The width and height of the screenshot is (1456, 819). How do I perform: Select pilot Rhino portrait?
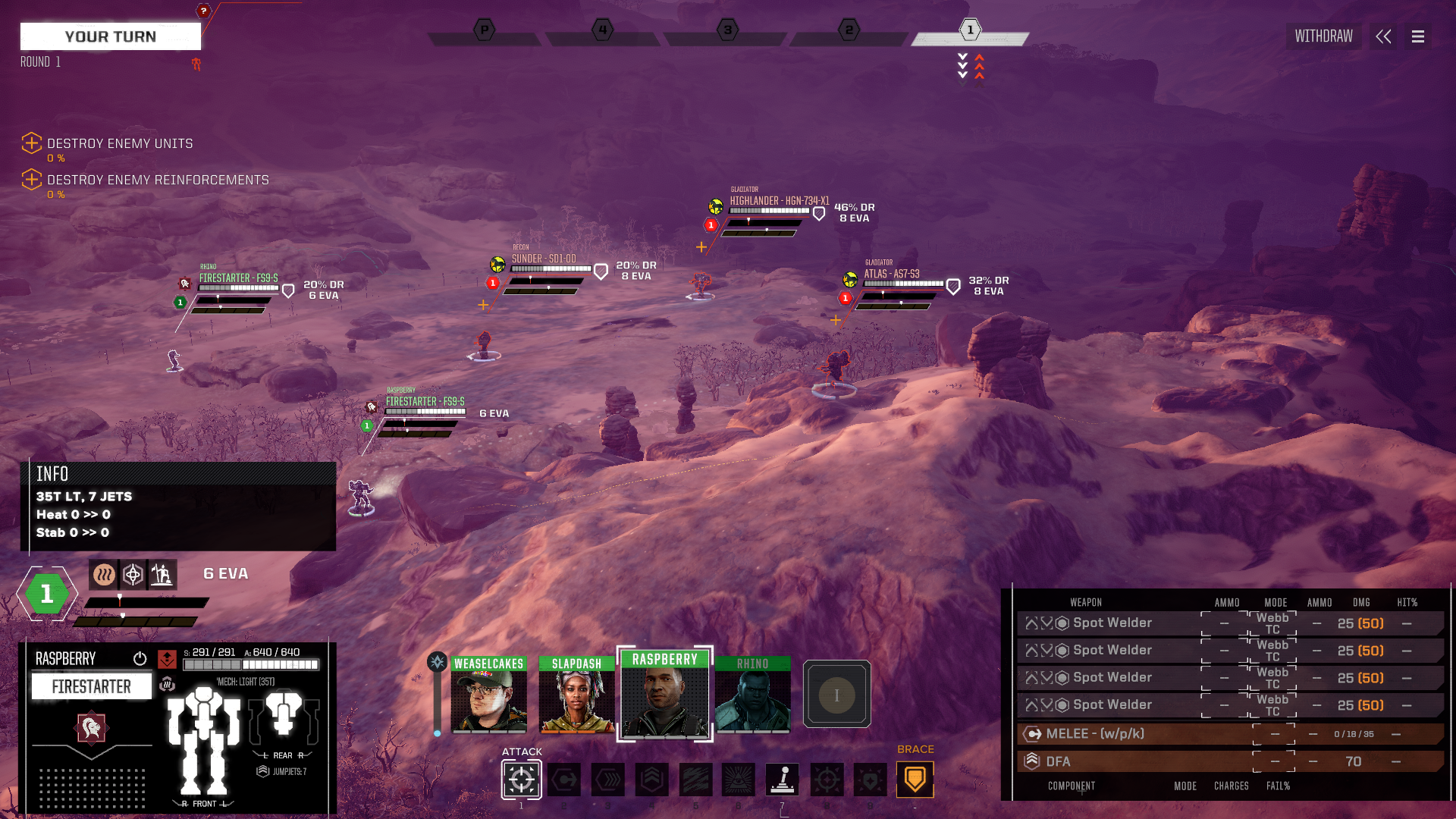(752, 695)
